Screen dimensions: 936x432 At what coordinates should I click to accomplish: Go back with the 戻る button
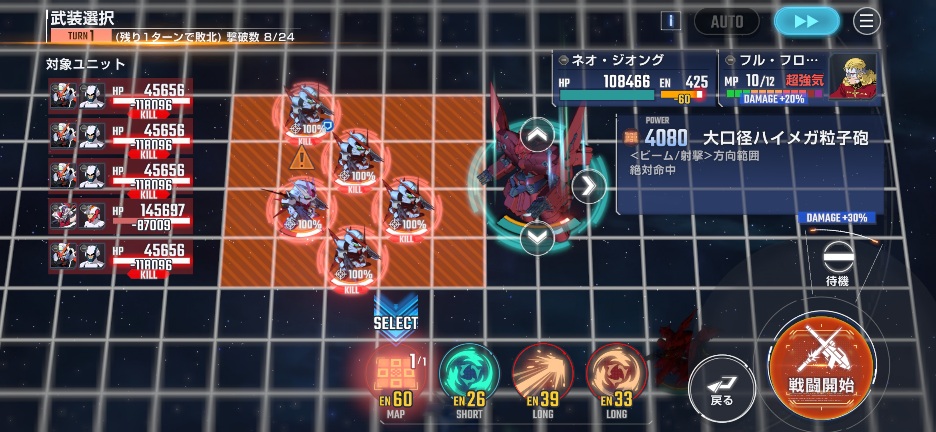(720, 382)
